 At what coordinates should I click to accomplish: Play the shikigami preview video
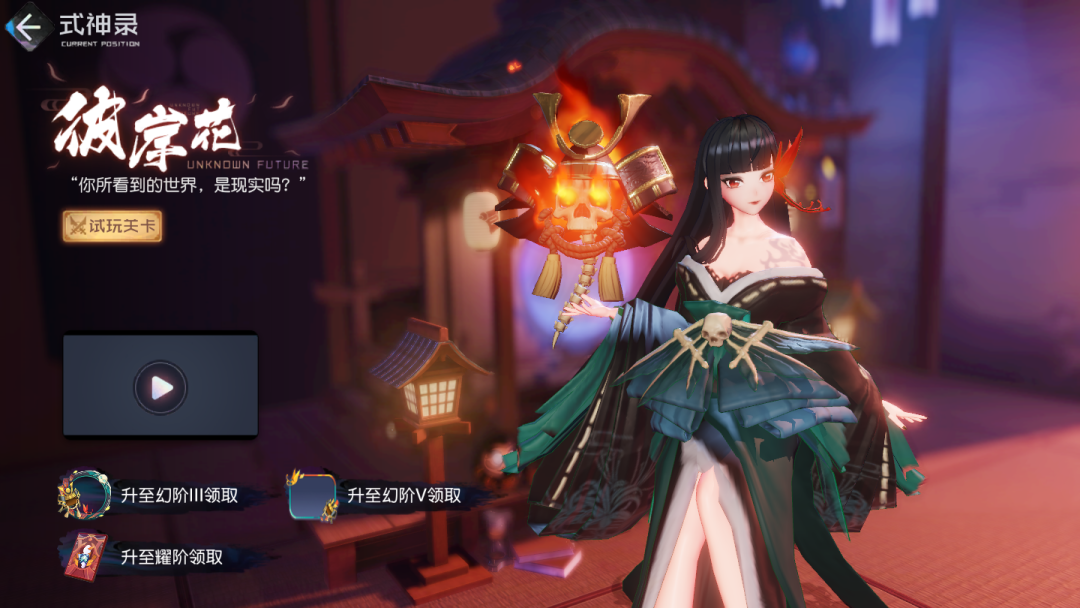[x=160, y=387]
